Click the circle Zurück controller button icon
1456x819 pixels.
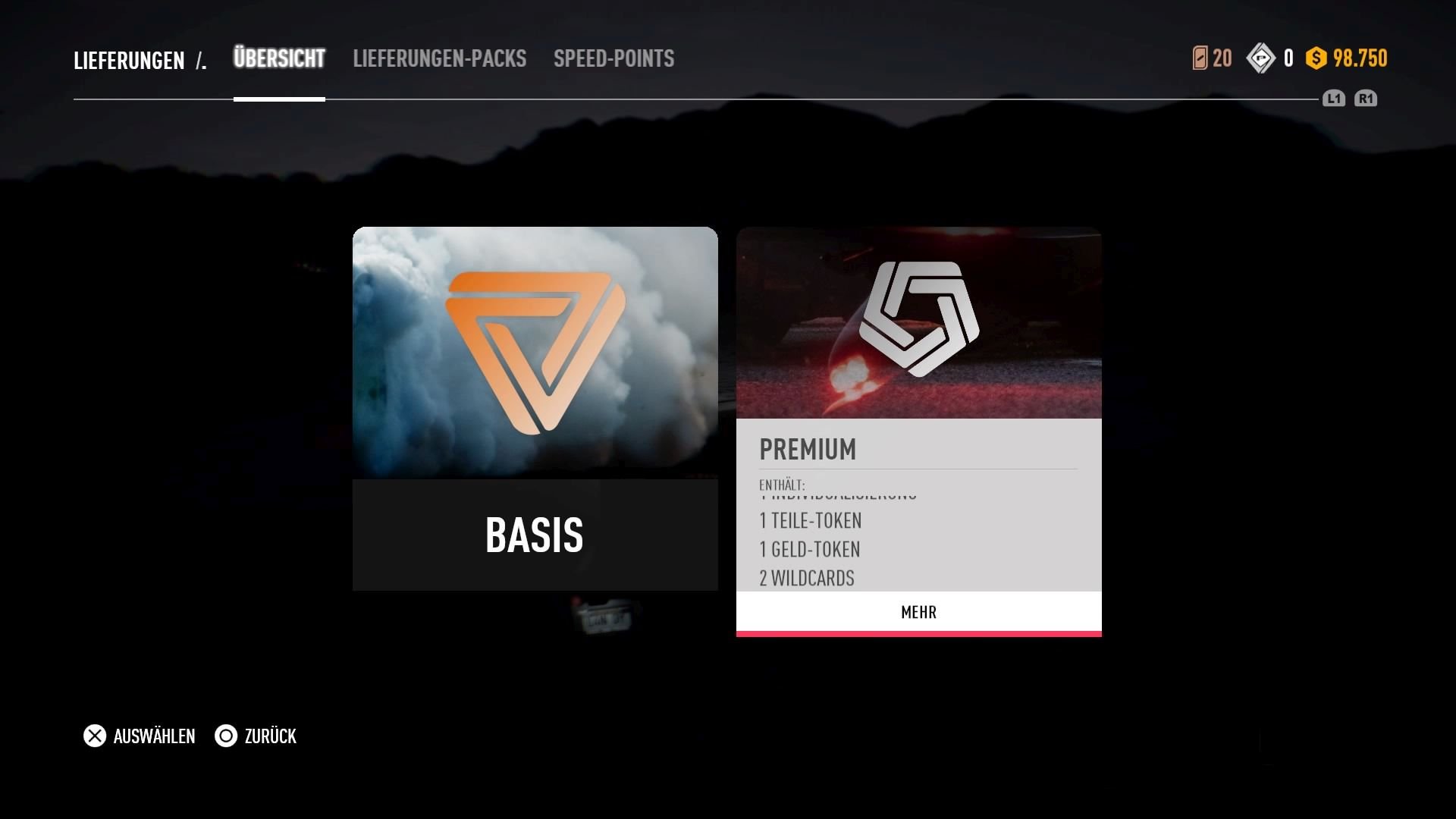point(225,736)
